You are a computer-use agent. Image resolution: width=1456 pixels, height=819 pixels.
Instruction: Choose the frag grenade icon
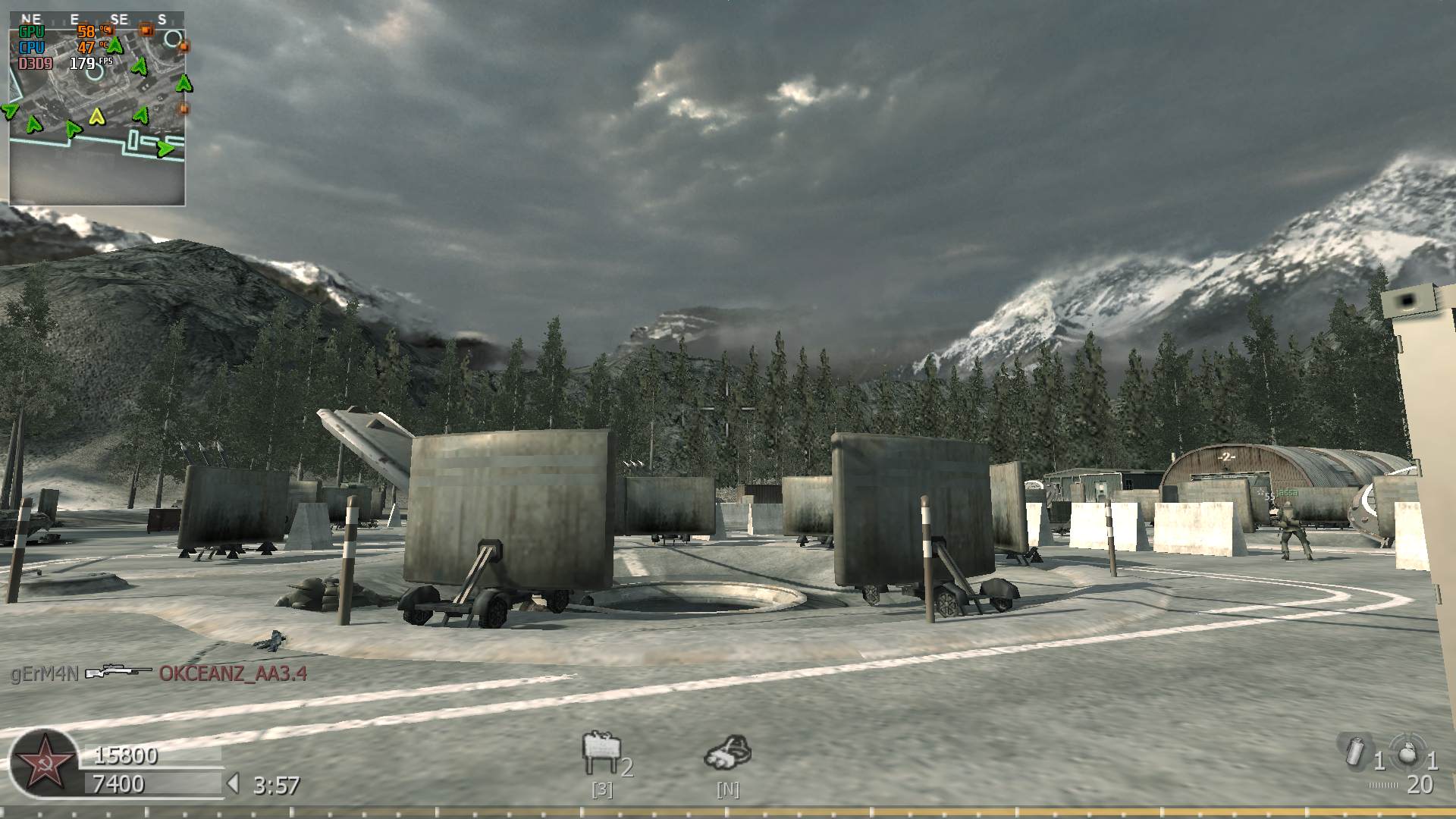coord(1407,753)
